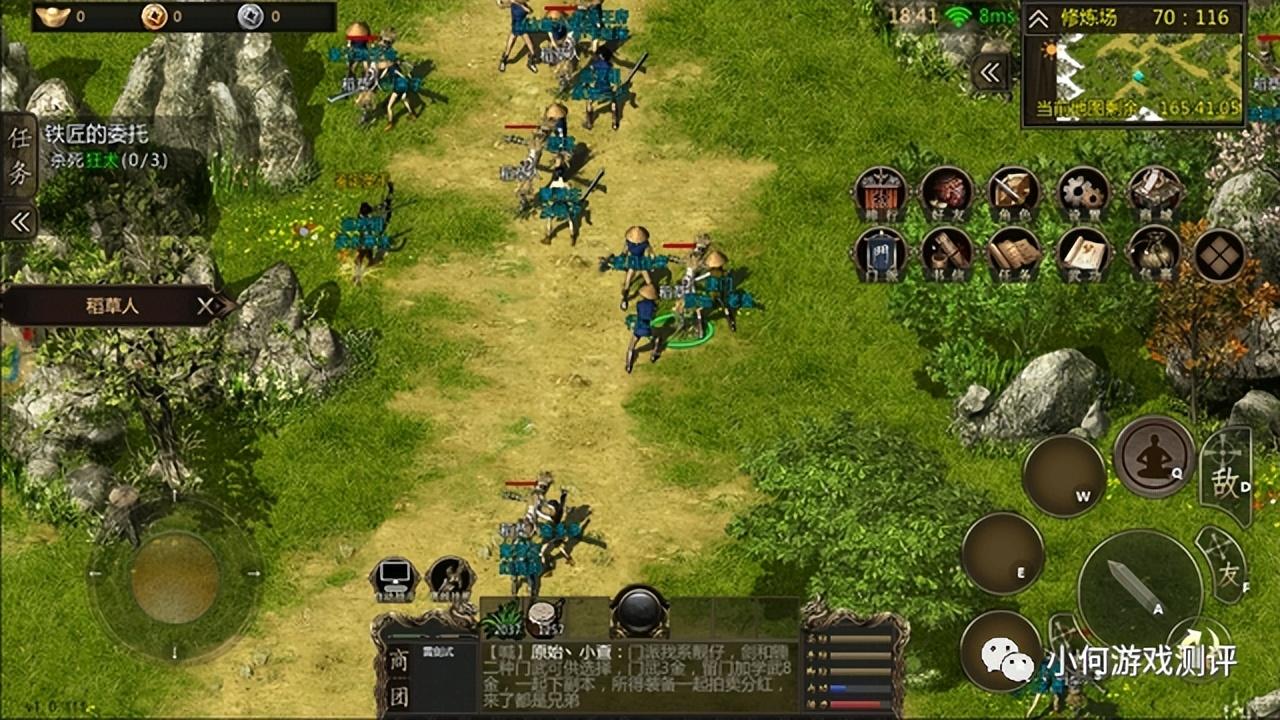Tap the sword attack button
The image size is (1280, 720).
click(1140, 587)
